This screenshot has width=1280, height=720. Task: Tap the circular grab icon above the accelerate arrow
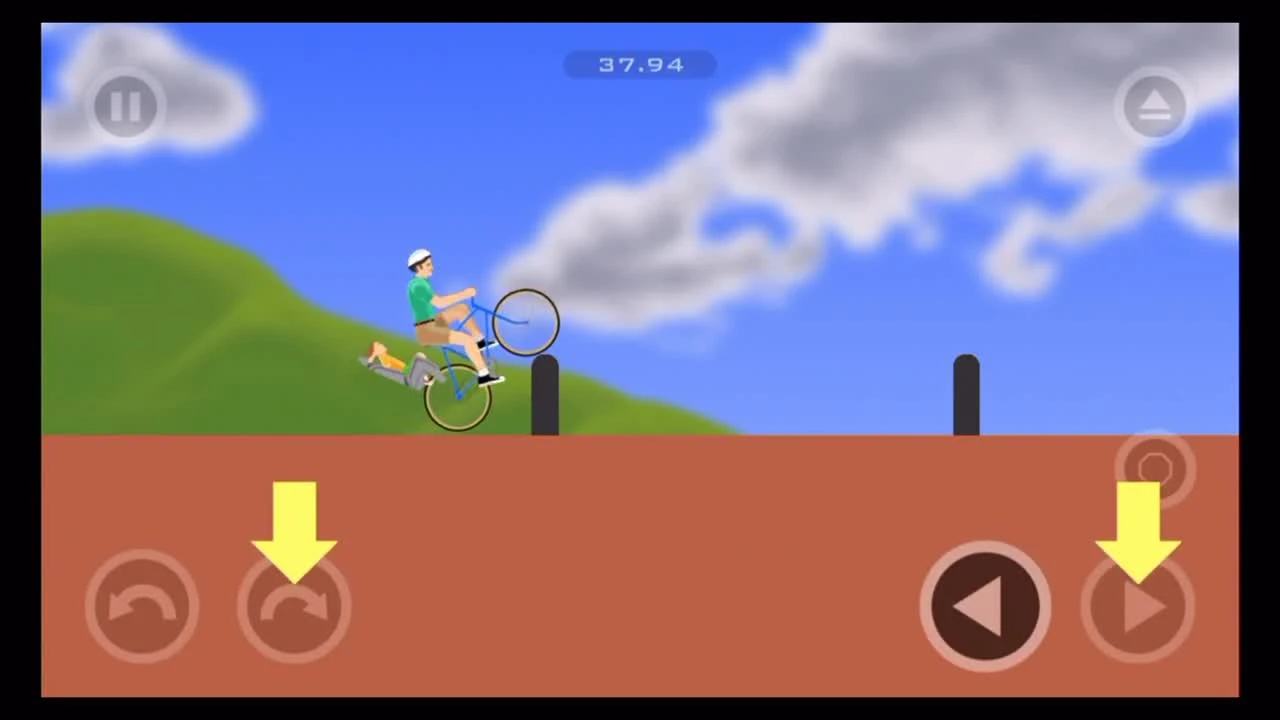tap(1155, 467)
